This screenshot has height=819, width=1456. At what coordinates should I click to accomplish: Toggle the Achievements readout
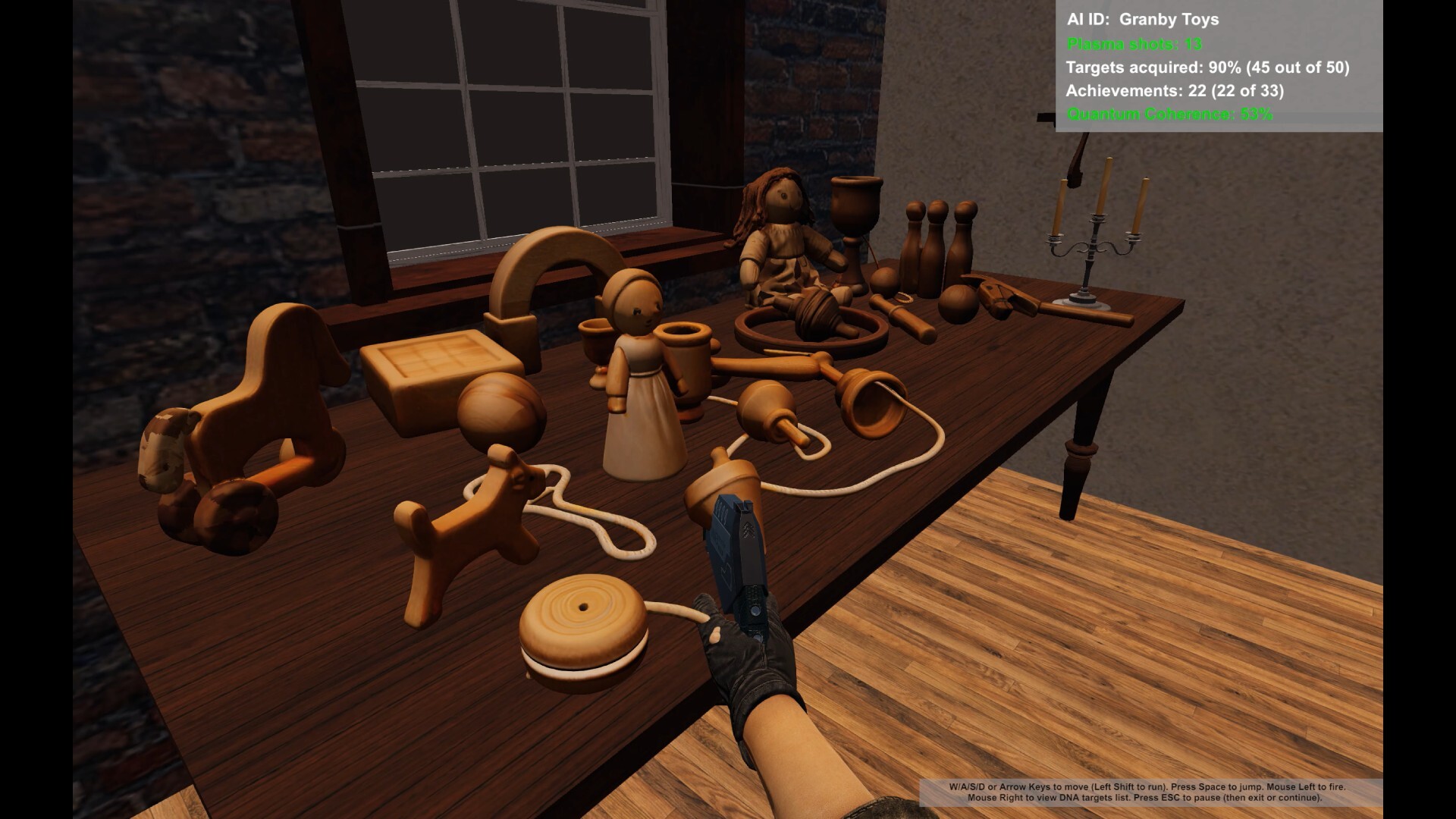click(x=1173, y=93)
